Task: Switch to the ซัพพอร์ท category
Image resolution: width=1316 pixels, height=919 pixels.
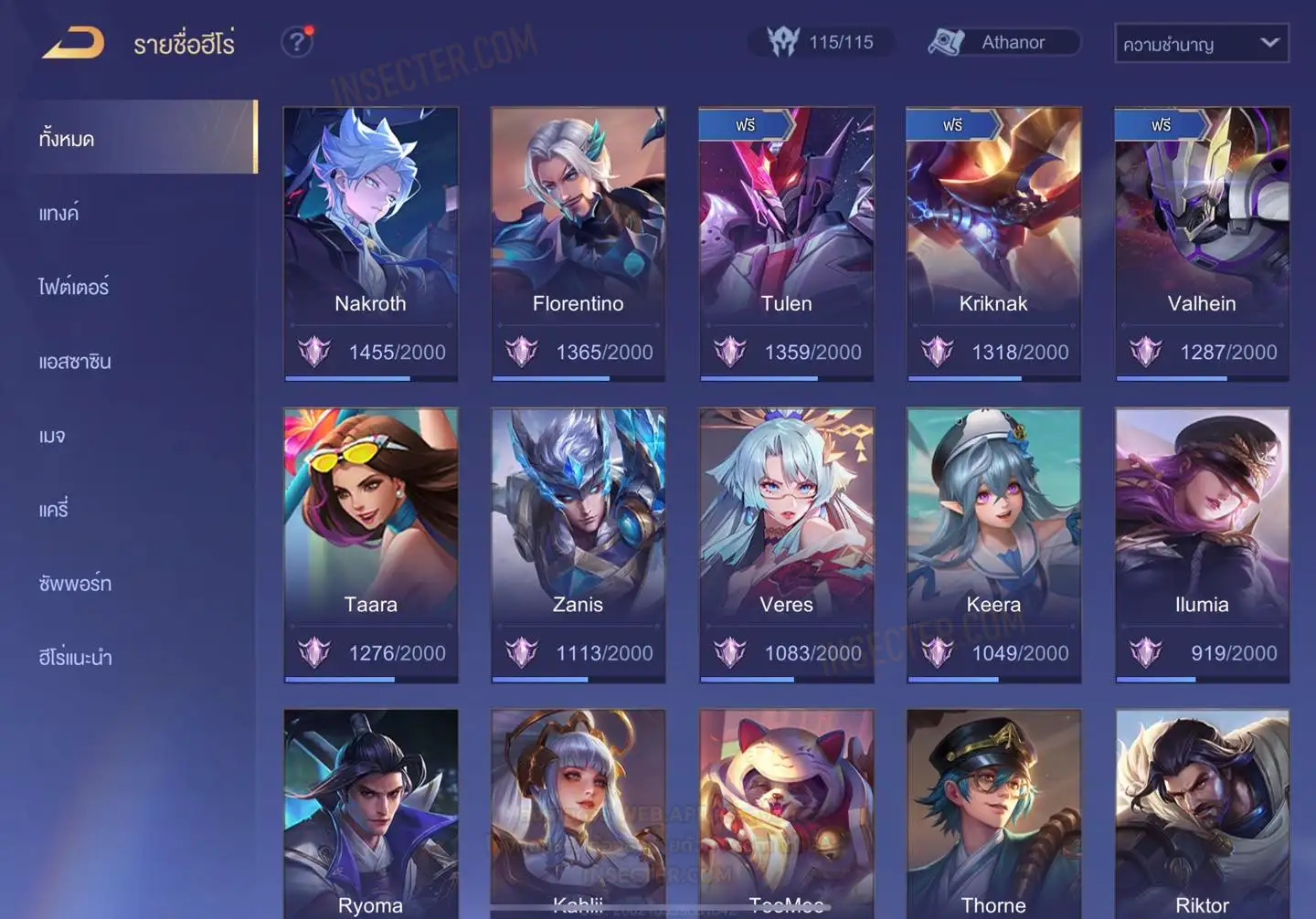Action: [75, 584]
